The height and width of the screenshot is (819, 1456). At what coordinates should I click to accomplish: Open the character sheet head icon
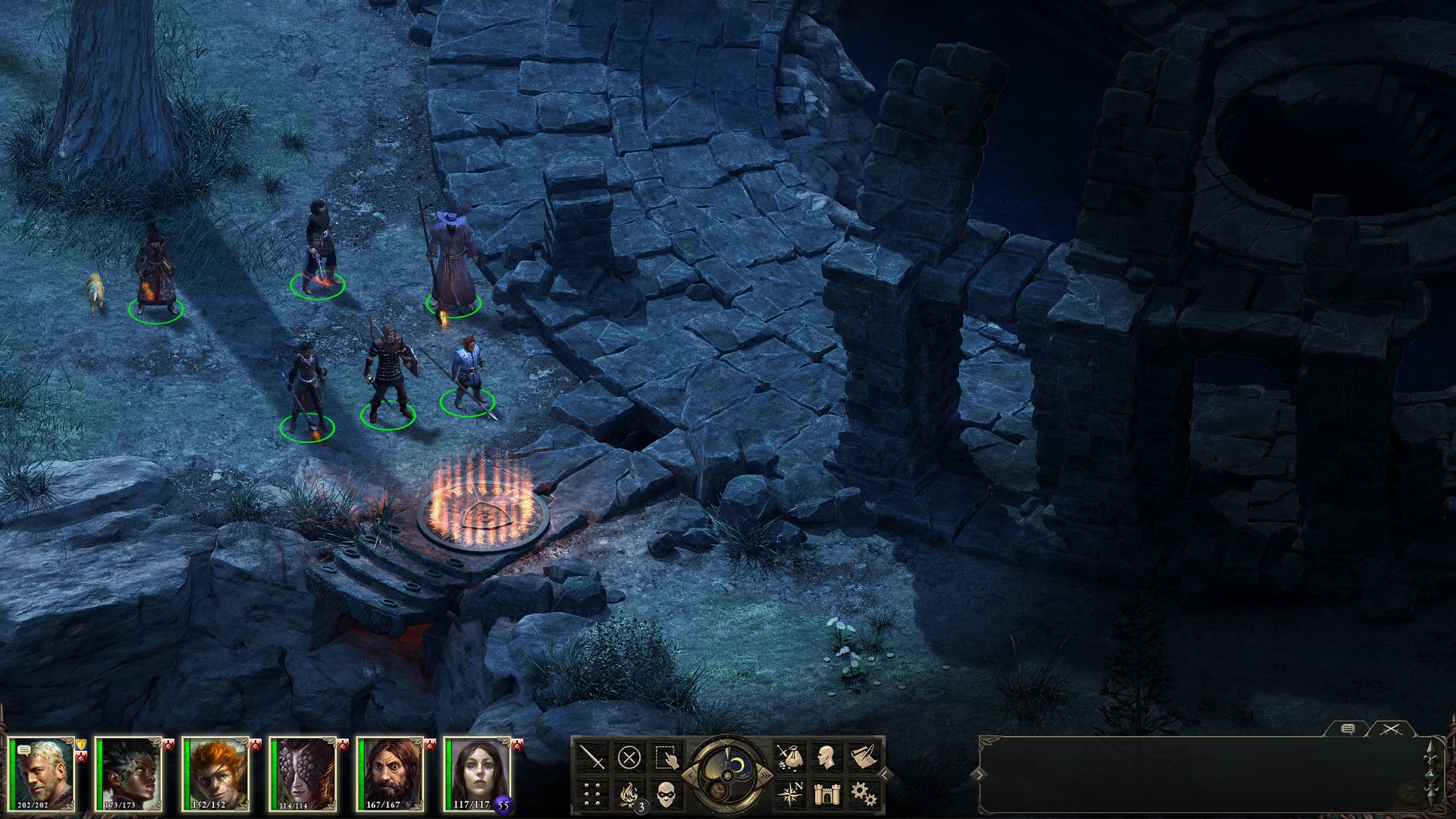click(x=825, y=757)
